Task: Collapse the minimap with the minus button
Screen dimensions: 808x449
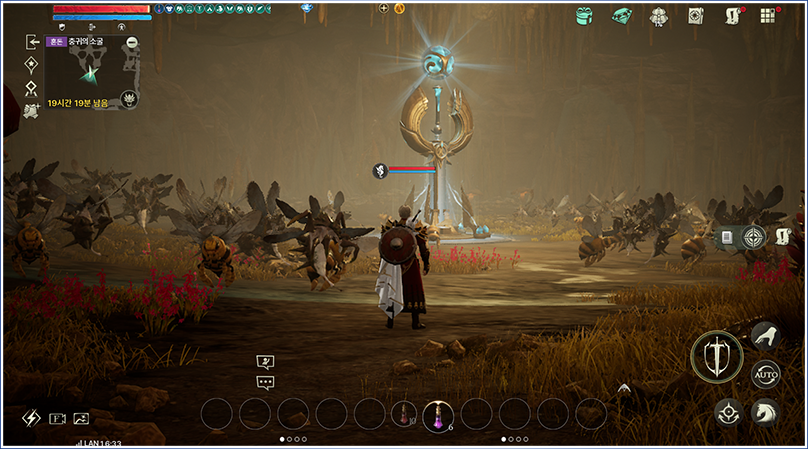Action: pyautogui.click(x=132, y=42)
